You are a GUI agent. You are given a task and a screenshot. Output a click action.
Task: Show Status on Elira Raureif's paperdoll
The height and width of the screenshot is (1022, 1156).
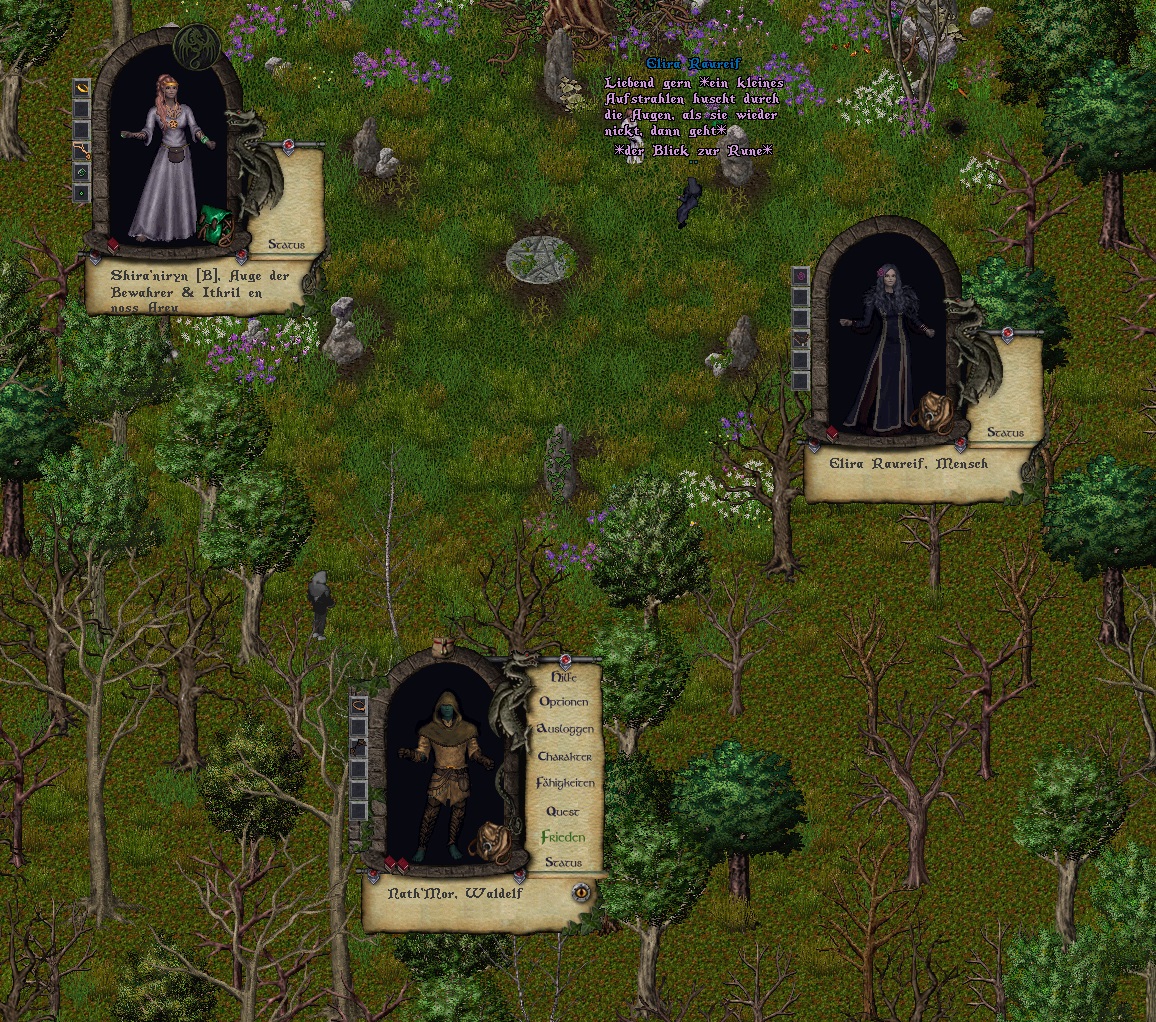coord(1005,432)
